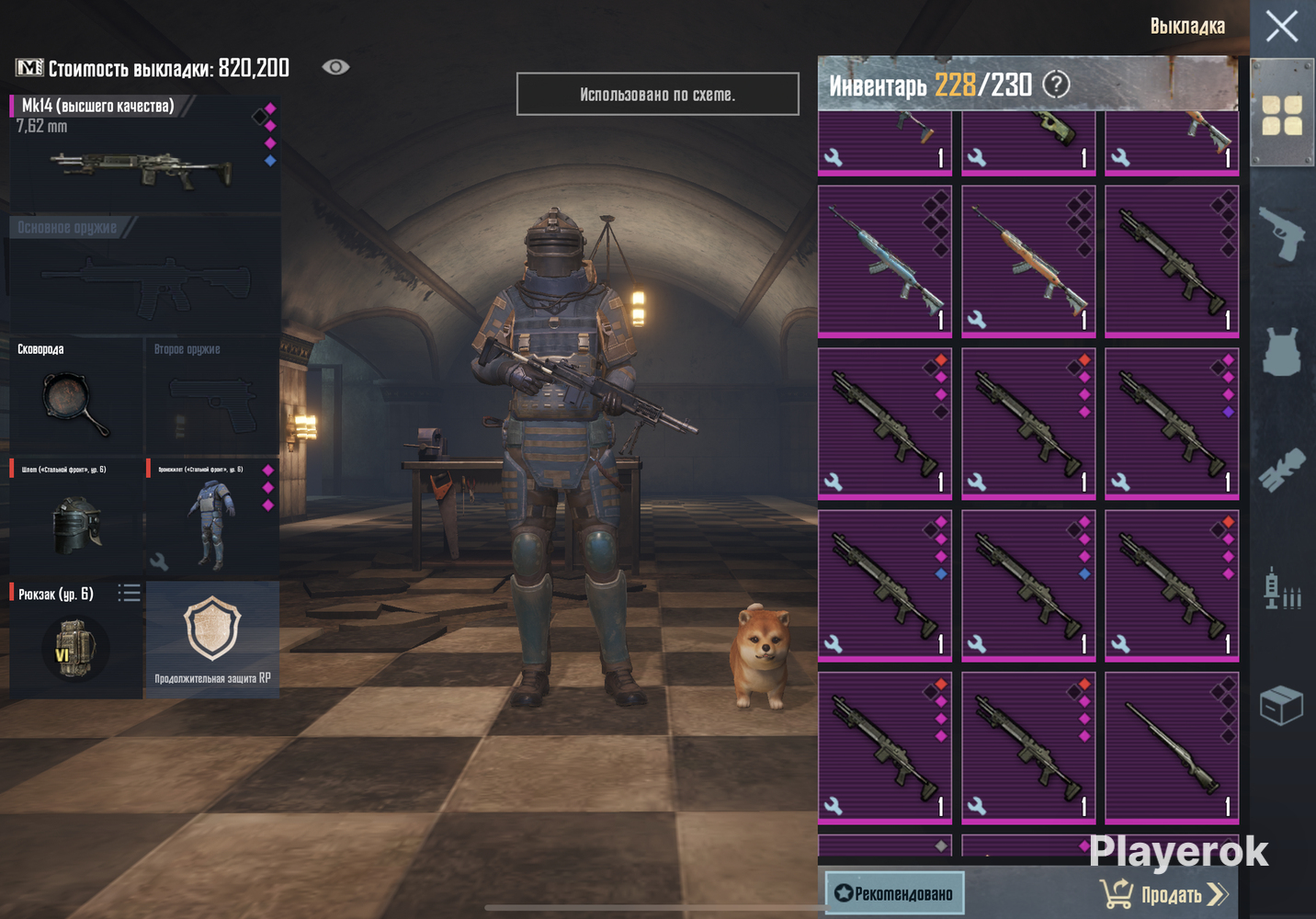The image size is (1316, 919).
Task: Show the inventory capacity help question mark
Action: click(x=1057, y=85)
